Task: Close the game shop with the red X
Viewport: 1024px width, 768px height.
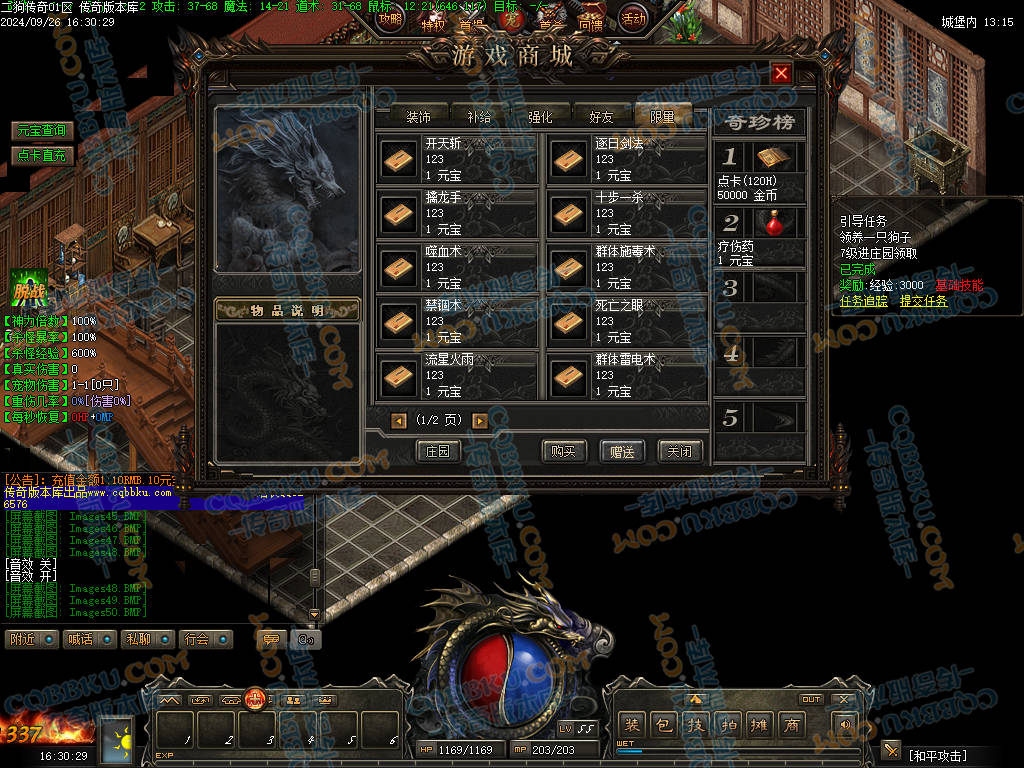Action: tap(782, 73)
